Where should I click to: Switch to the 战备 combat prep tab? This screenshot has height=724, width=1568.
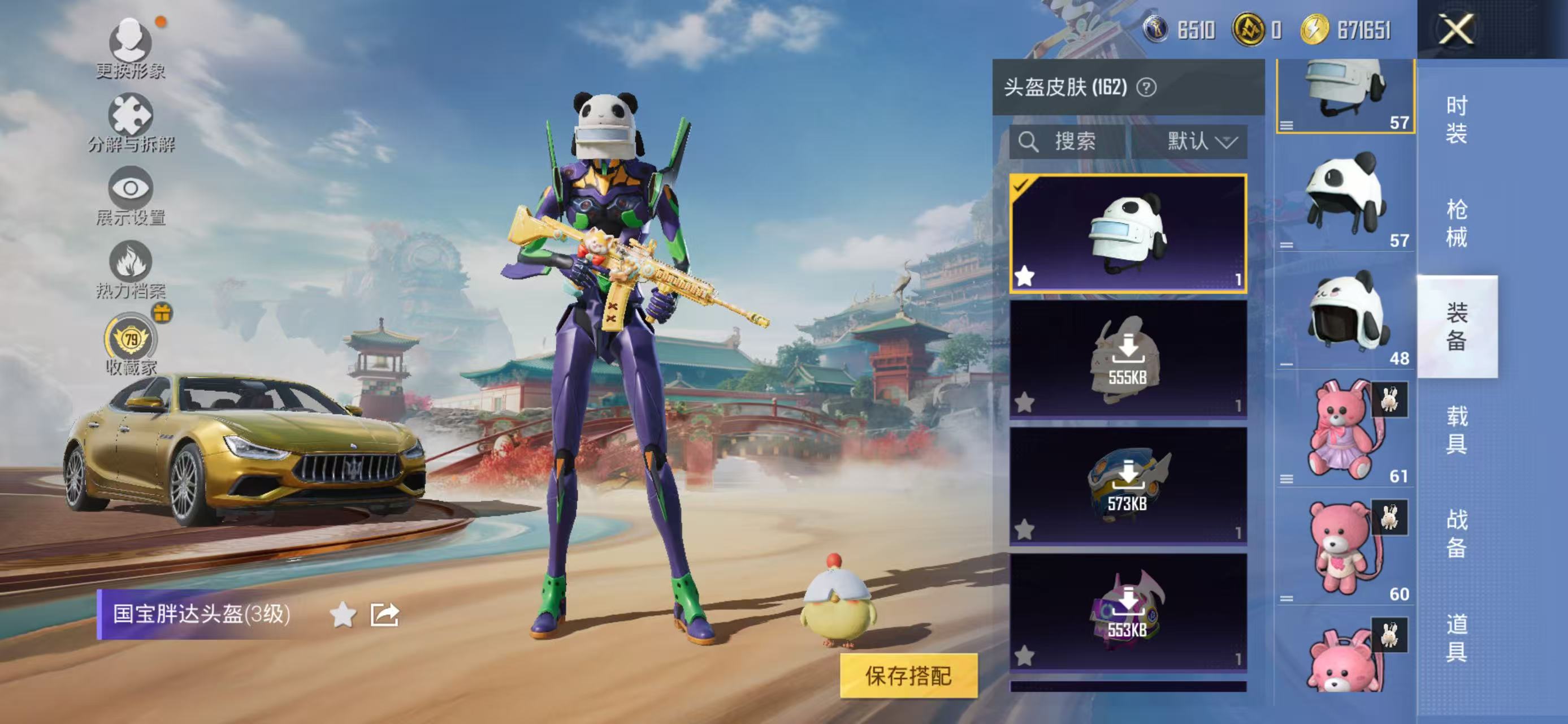coord(1456,533)
